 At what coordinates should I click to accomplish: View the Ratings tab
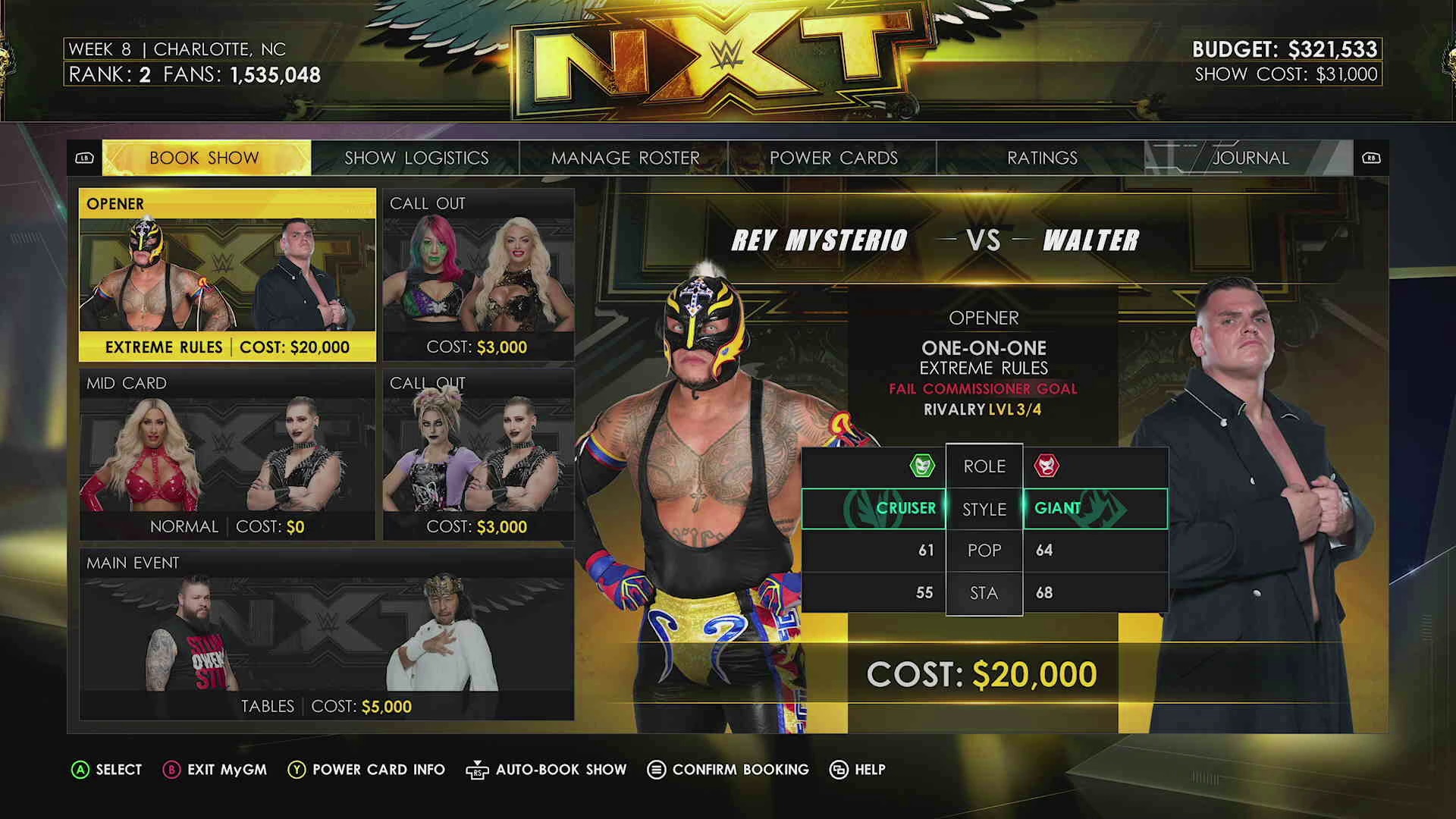[x=1041, y=158]
